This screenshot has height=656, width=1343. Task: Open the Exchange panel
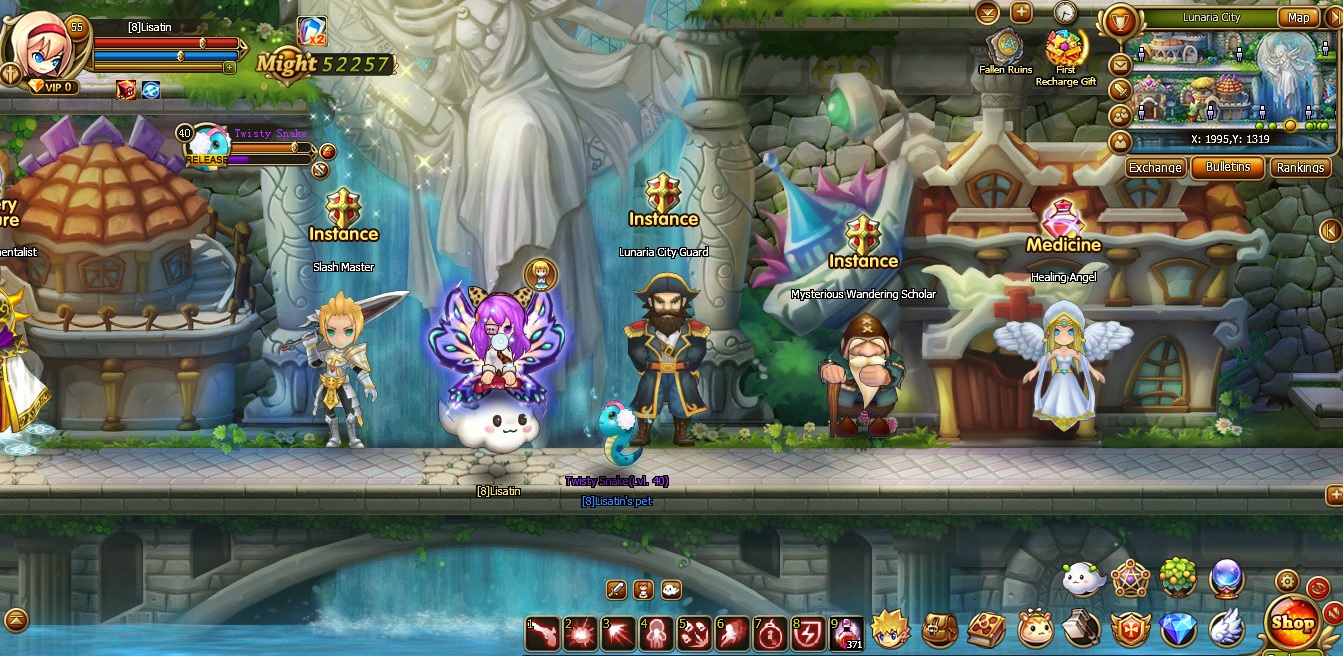point(1155,168)
